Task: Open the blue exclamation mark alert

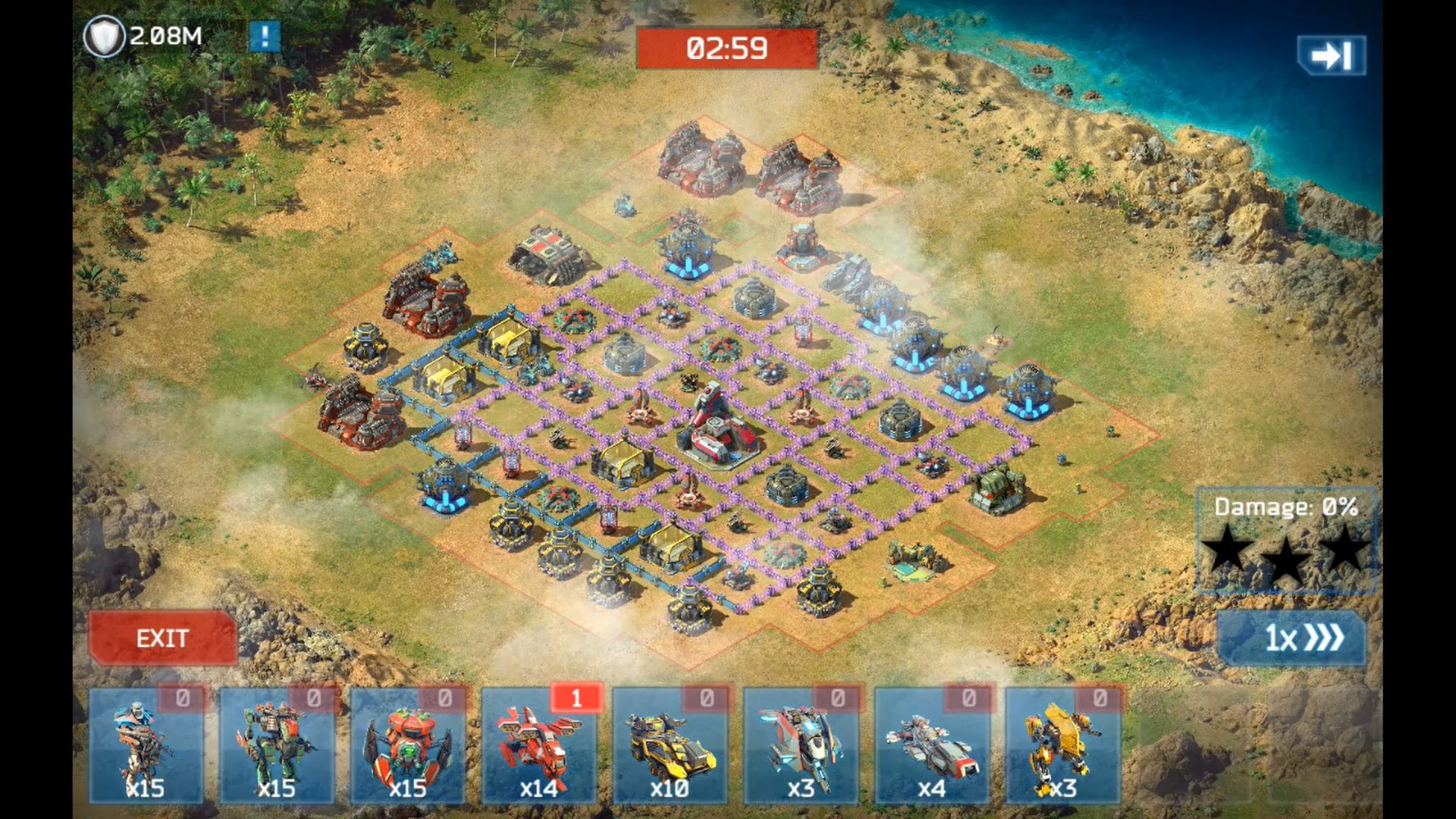Action: click(265, 36)
